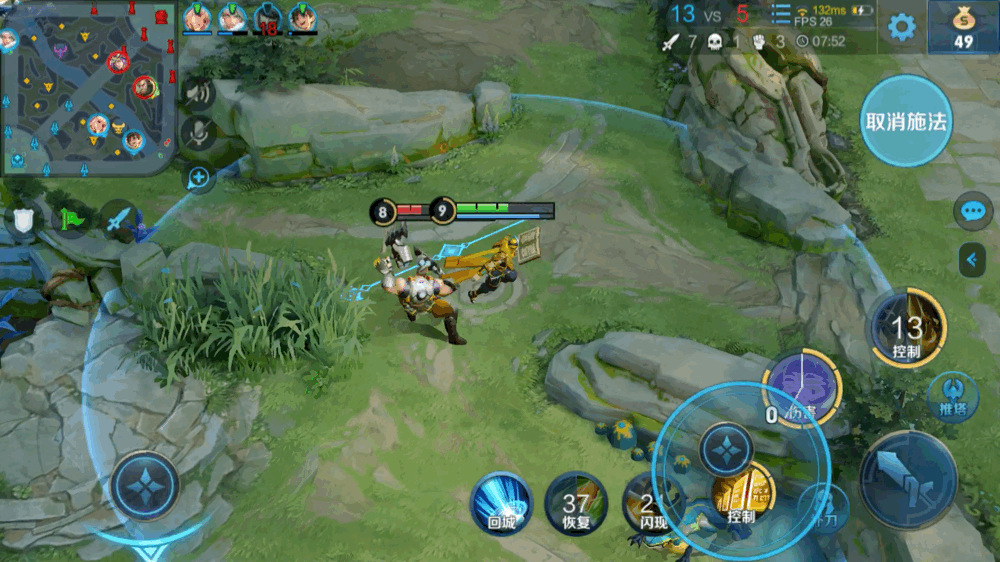Toggle the speaker sound icon
The height and width of the screenshot is (562, 1000).
tap(198, 93)
